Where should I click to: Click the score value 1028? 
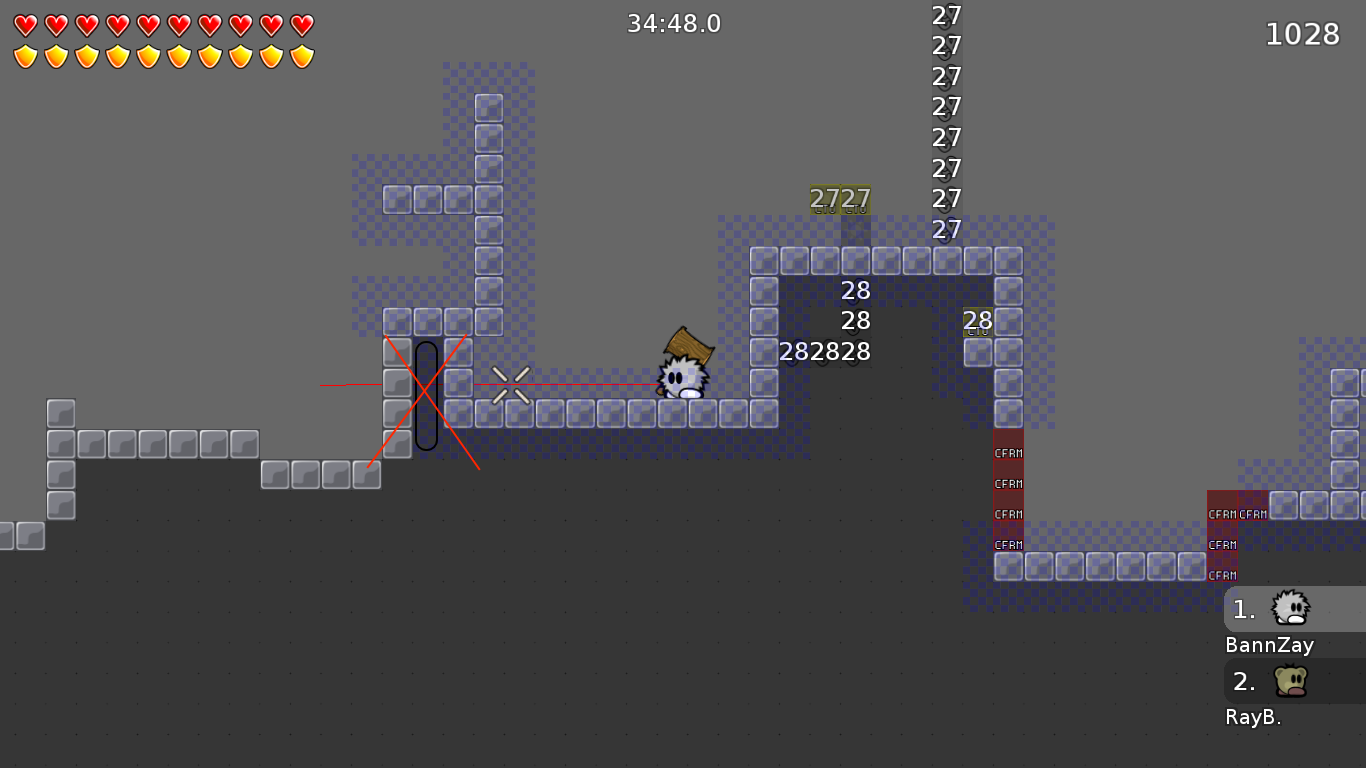(1303, 33)
